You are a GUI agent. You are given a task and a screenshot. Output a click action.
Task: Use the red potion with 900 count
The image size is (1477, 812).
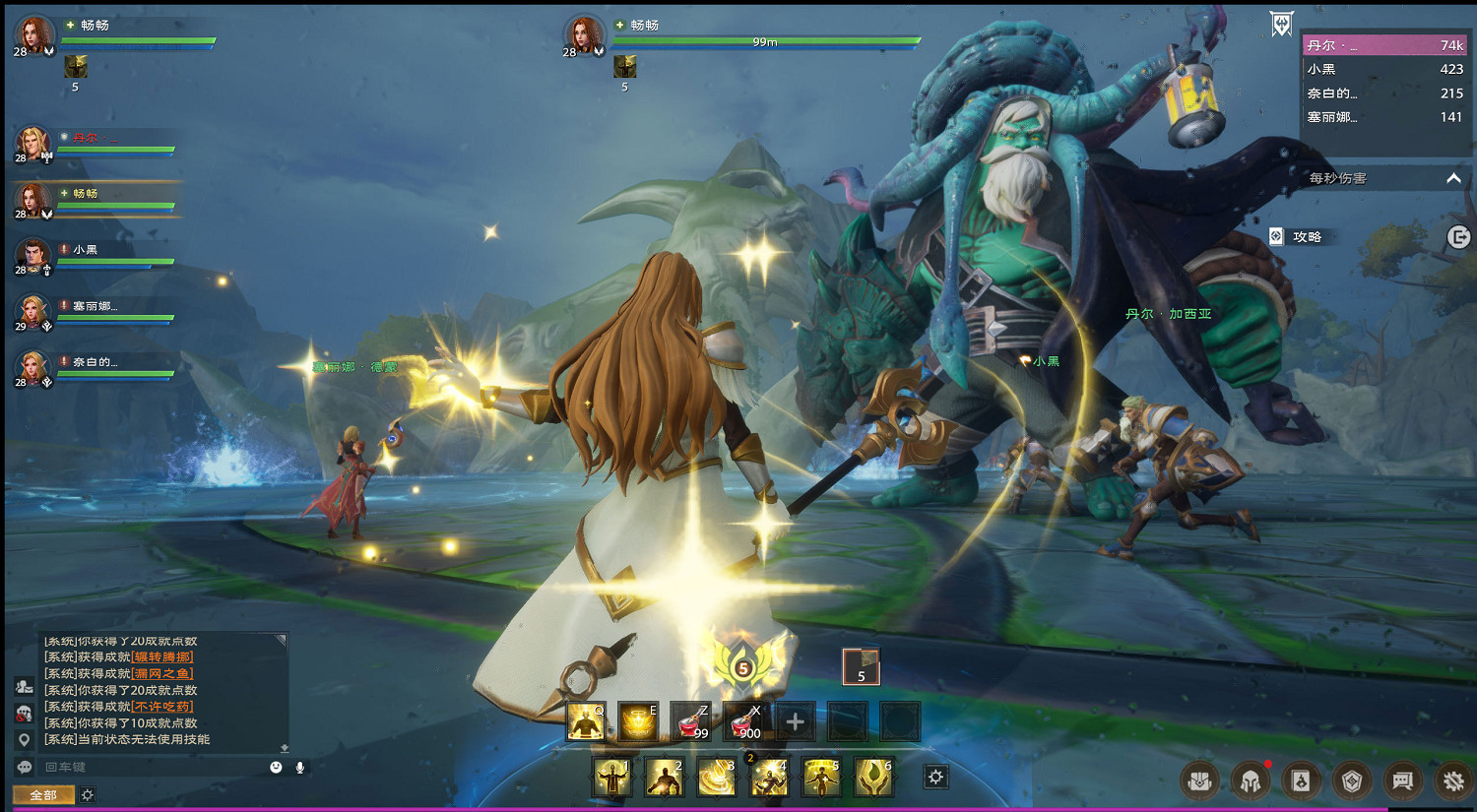742,722
